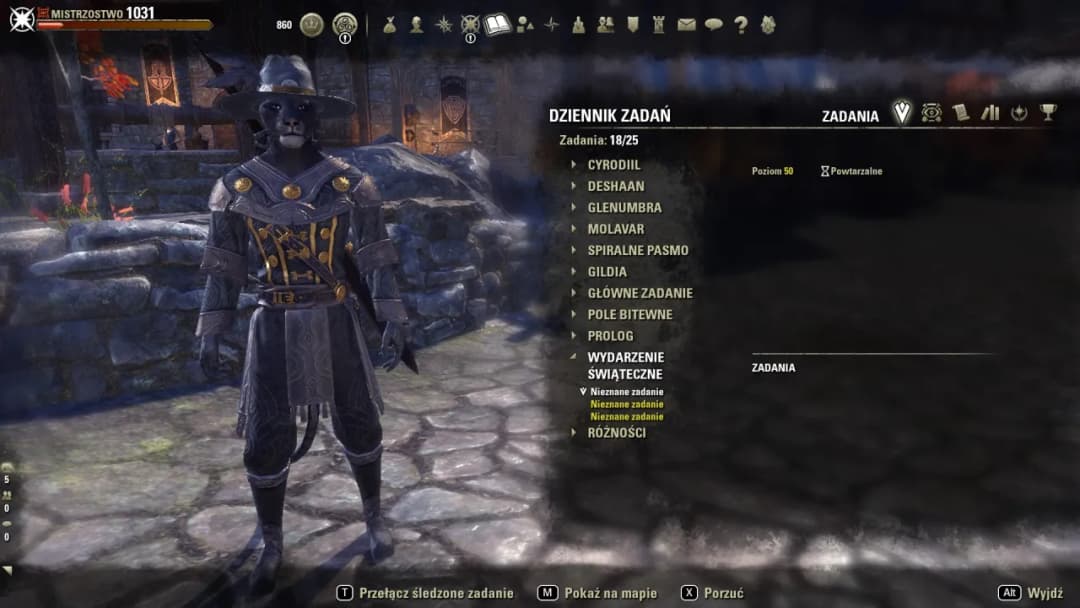Image resolution: width=1080 pixels, height=608 pixels.
Task: Open the mail envelope icon
Action: click(686, 25)
